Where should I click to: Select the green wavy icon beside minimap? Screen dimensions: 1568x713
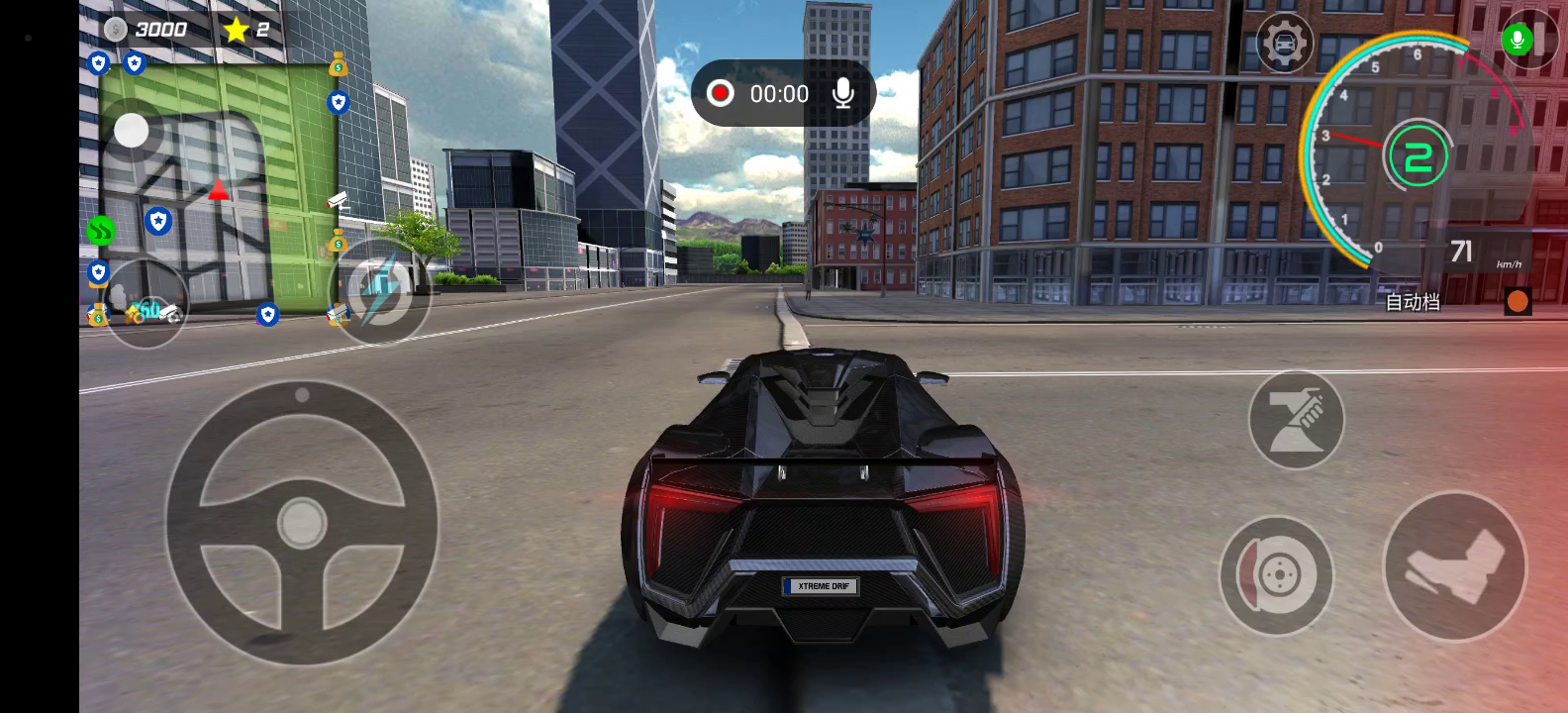tap(101, 231)
